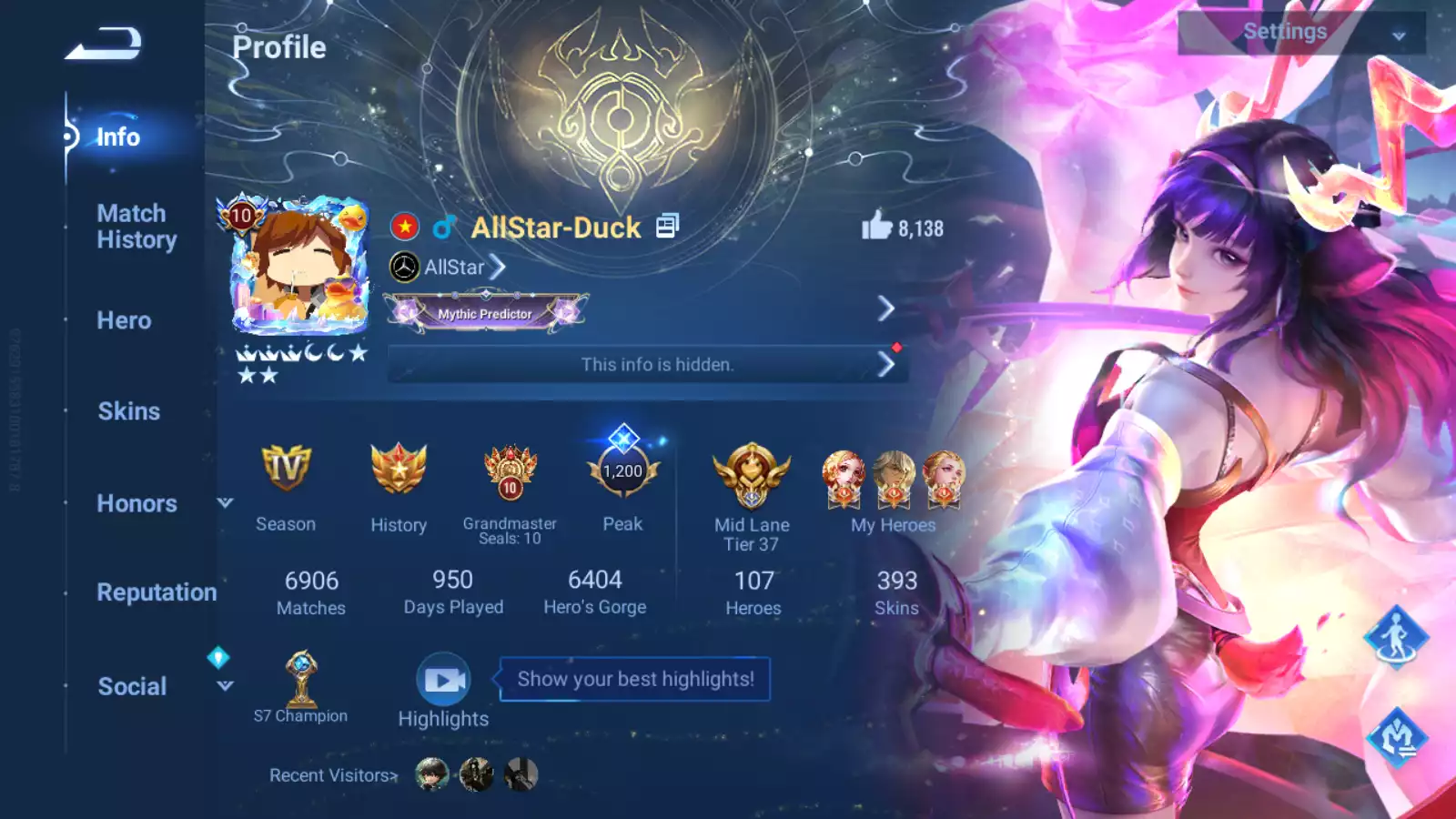Switch to the Hero tab
The height and width of the screenshot is (819, 1456).
point(124,320)
